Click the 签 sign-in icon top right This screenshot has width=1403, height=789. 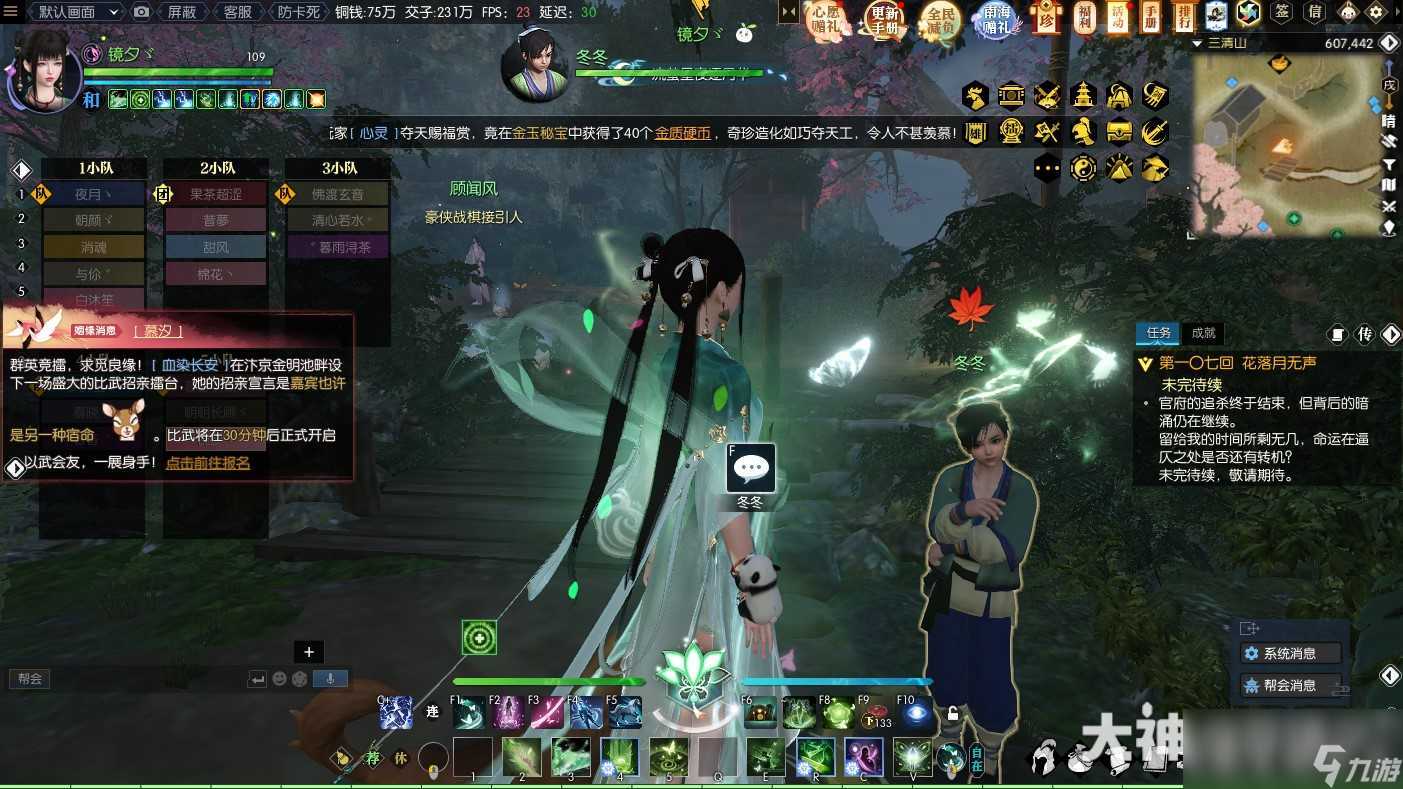pyautogui.click(x=1281, y=13)
